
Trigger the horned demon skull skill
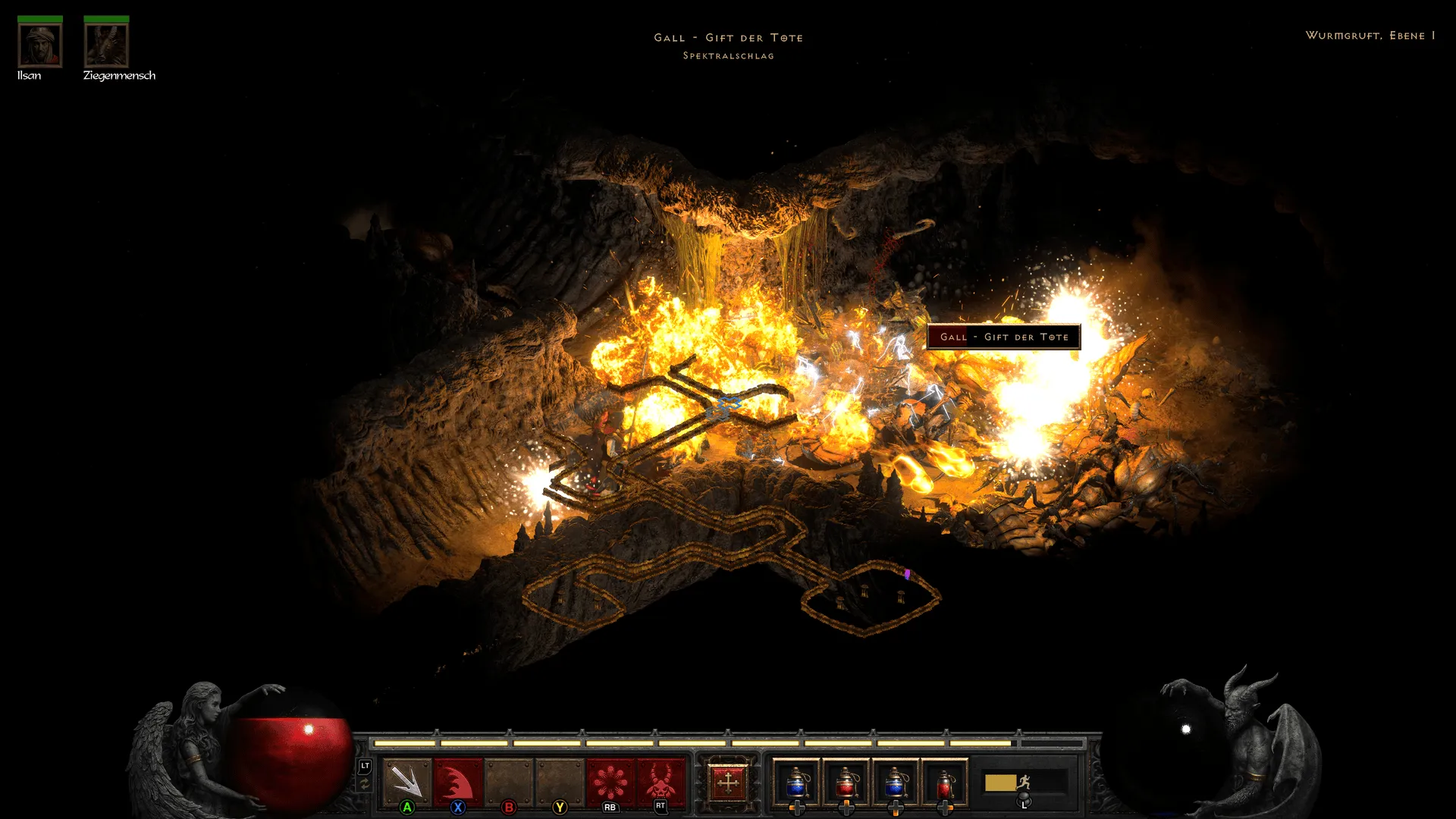point(661,781)
